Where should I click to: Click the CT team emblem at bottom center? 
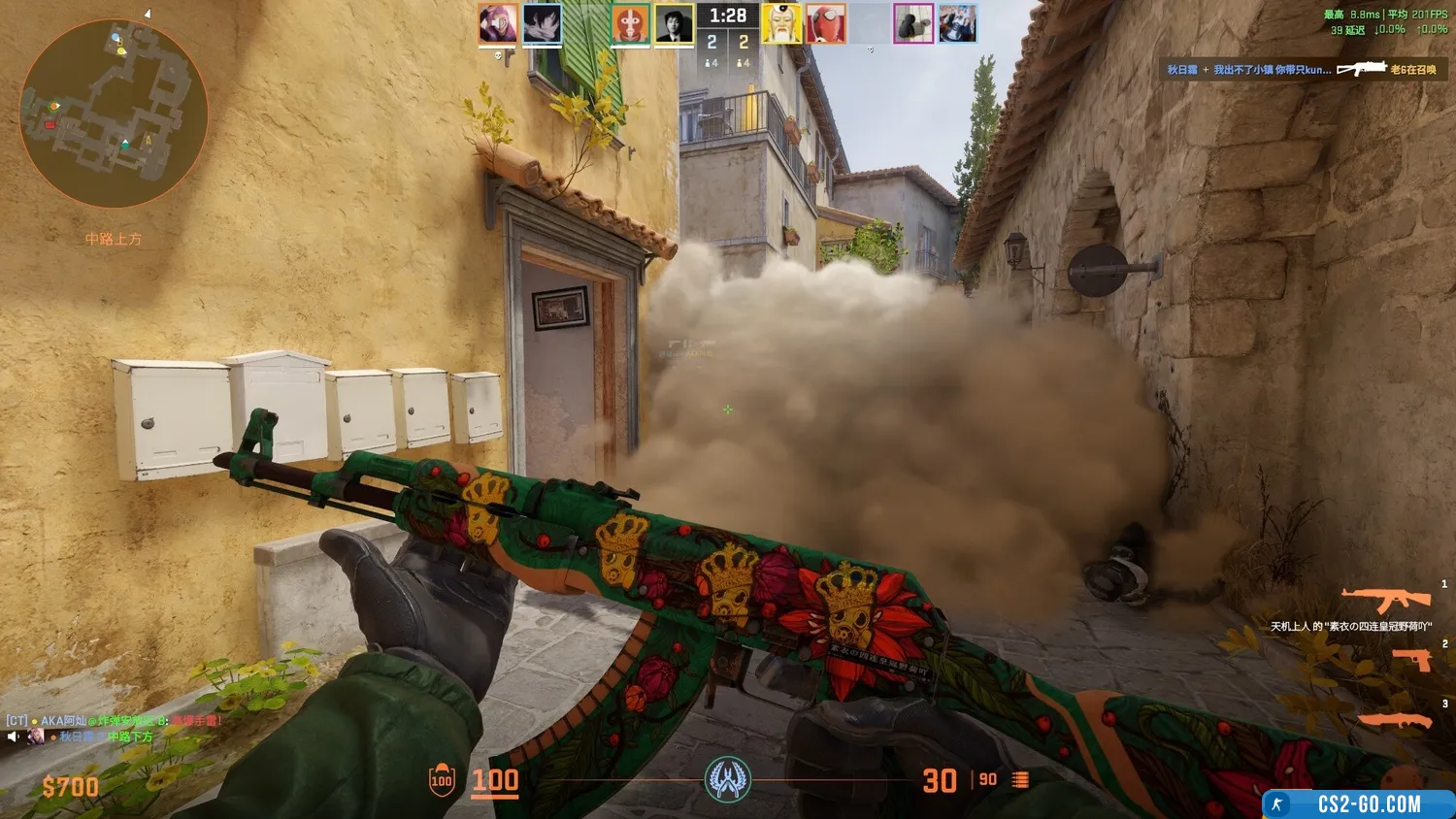click(727, 779)
